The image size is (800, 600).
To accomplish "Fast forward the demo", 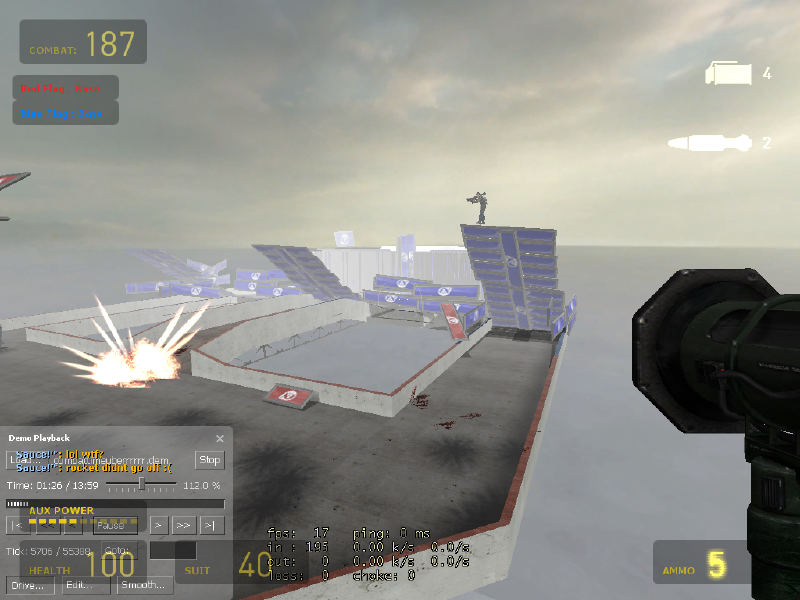I will [x=183, y=525].
